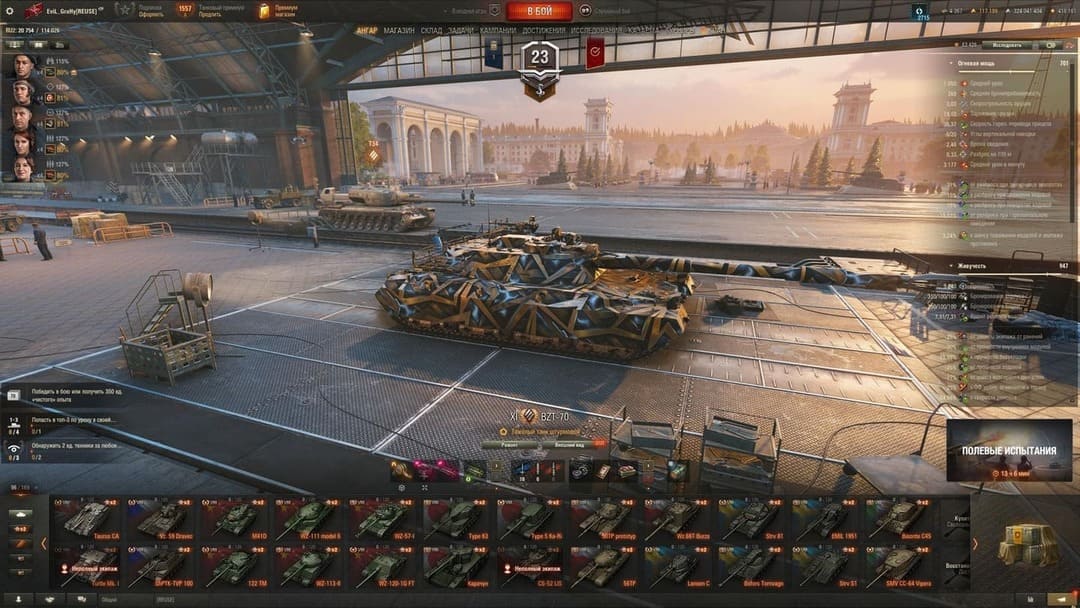Start battle with the red В БОЙ button
The height and width of the screenshot is (608, 1080).
pos(539,11)
